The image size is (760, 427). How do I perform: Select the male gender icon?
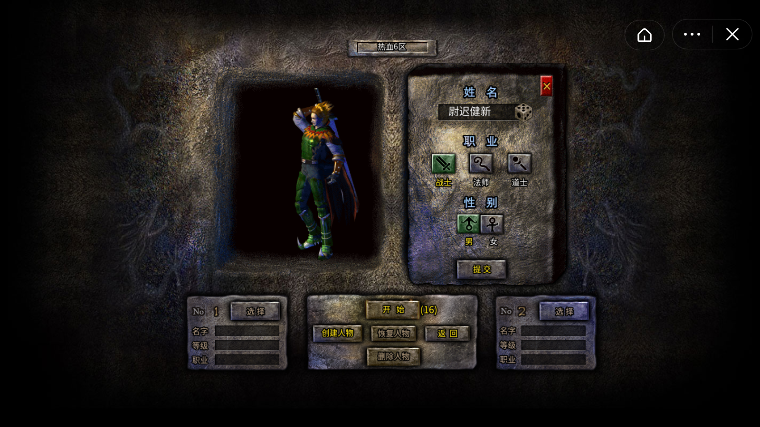coord(468,223)
